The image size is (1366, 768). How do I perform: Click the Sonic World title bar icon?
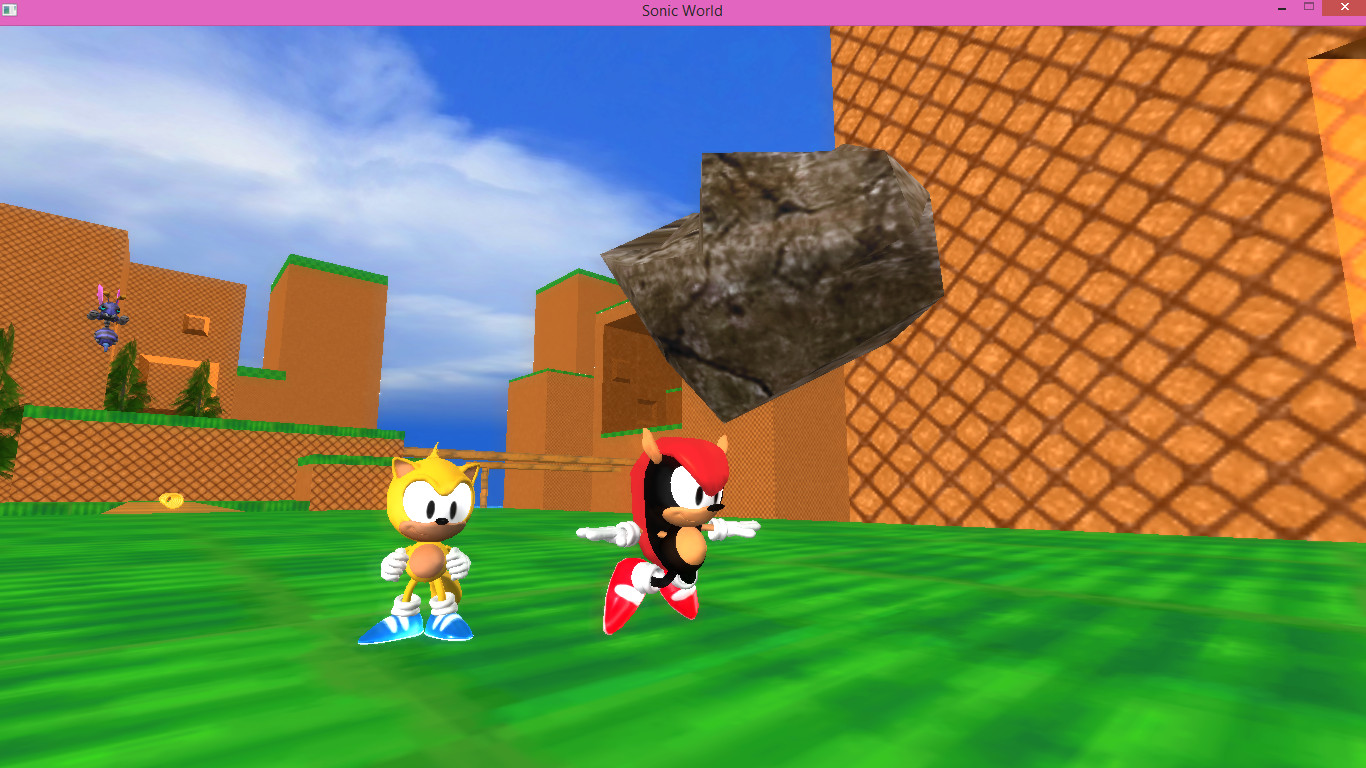point(9,10)
